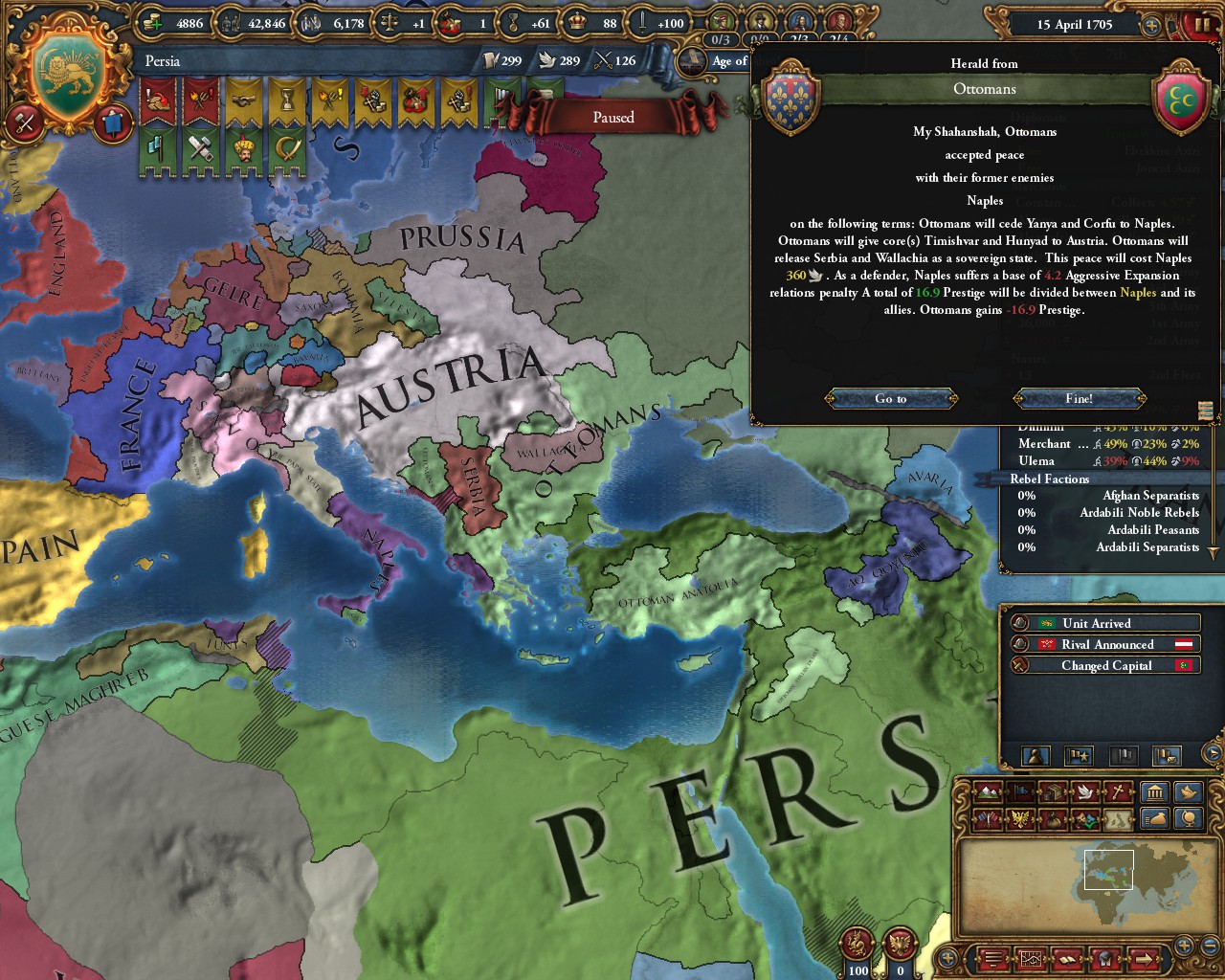Open the ledger book icon near the minimap

tap(1067, 957)
